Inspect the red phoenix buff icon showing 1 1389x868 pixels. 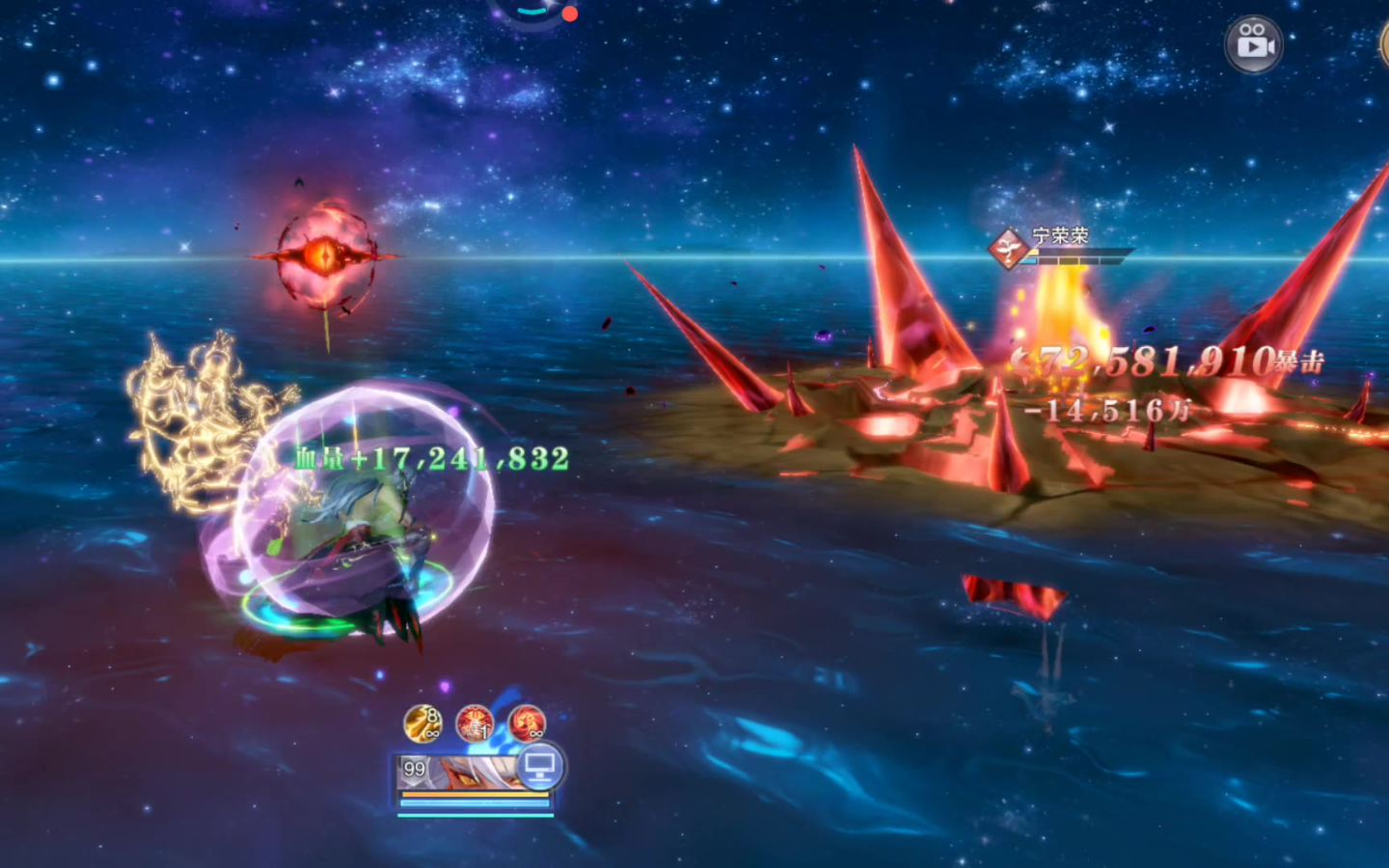[x=475, y=723]
